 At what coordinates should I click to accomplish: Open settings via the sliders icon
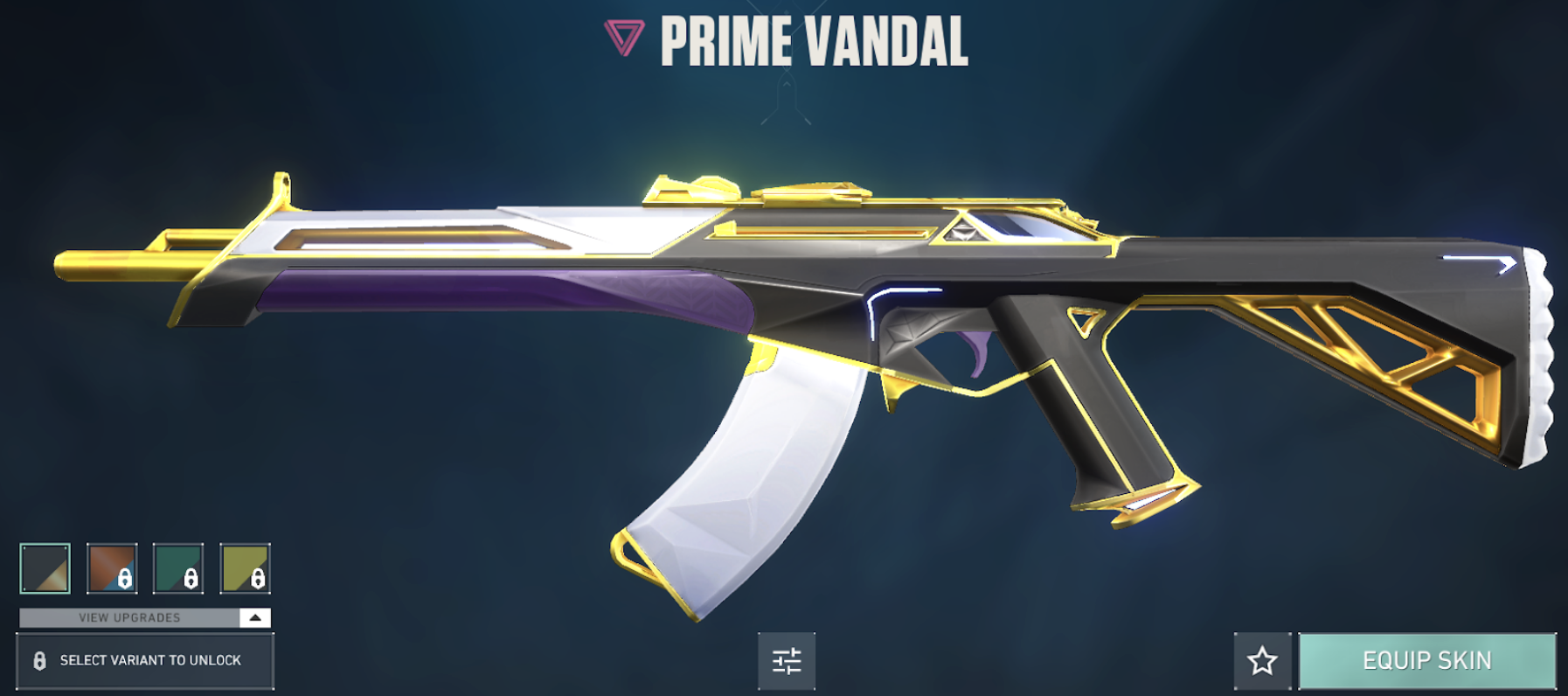(x=788, y=662)
